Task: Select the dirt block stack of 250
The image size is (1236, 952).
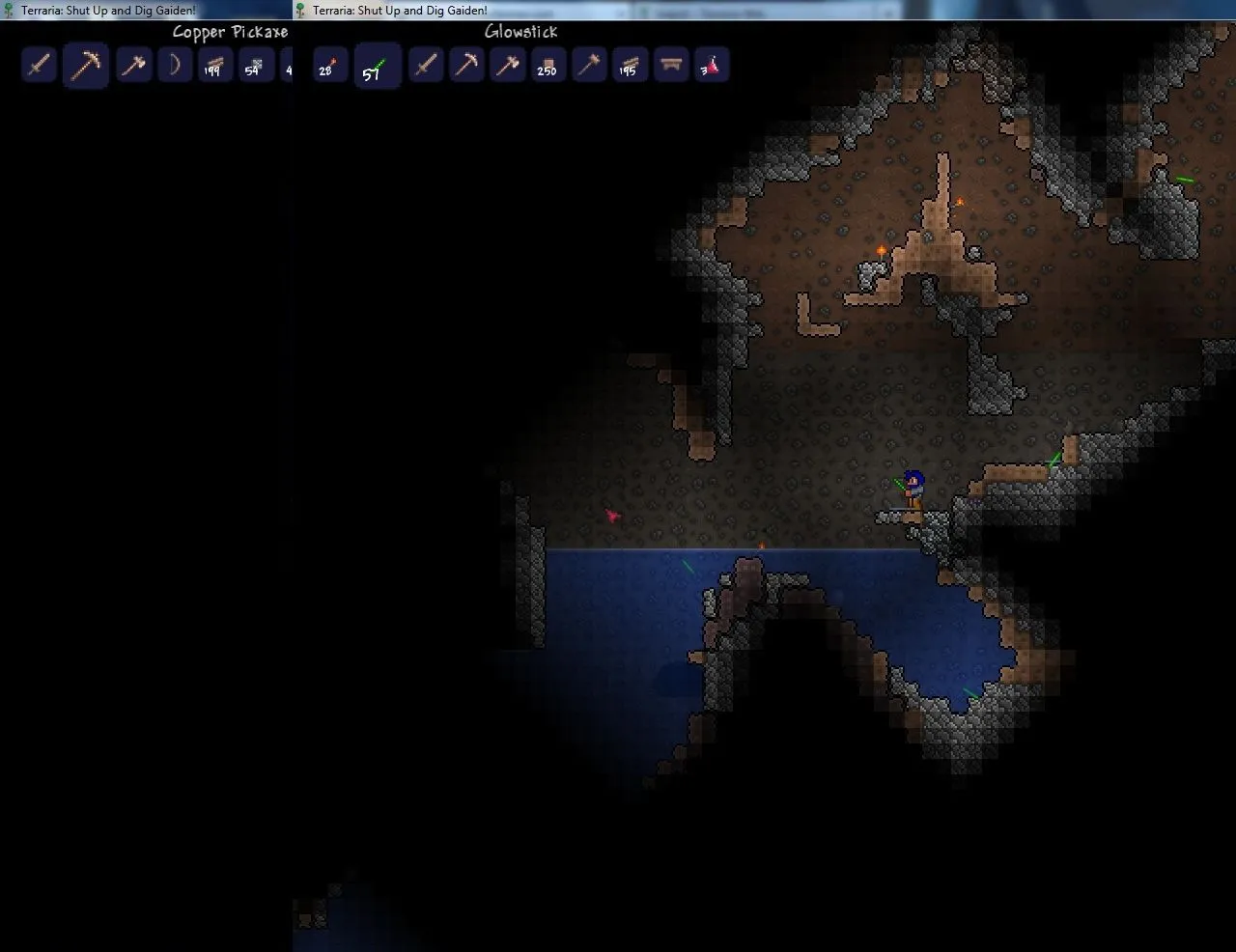Action: 548,66
